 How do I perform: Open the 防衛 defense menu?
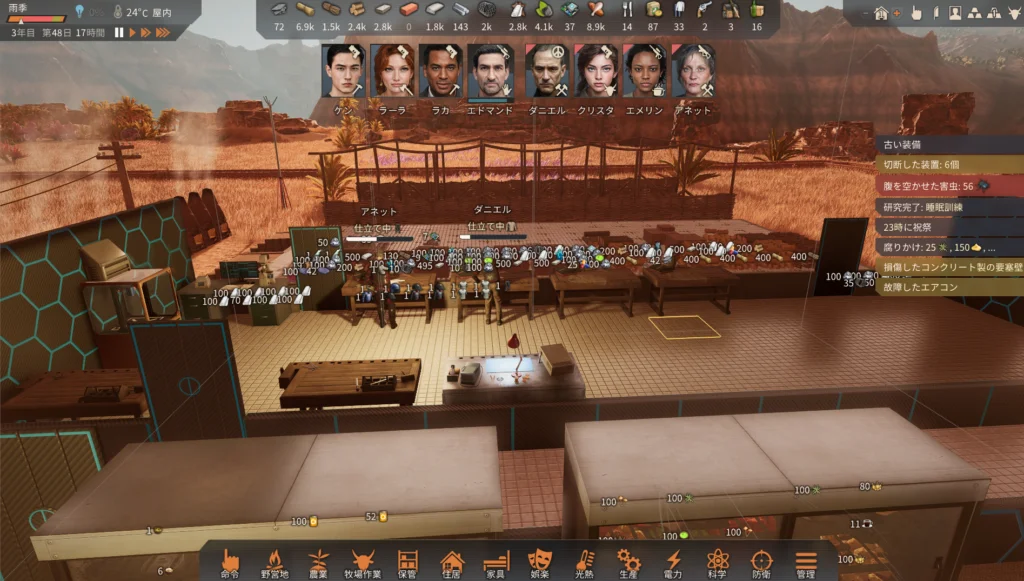click(x=761, y=562)
